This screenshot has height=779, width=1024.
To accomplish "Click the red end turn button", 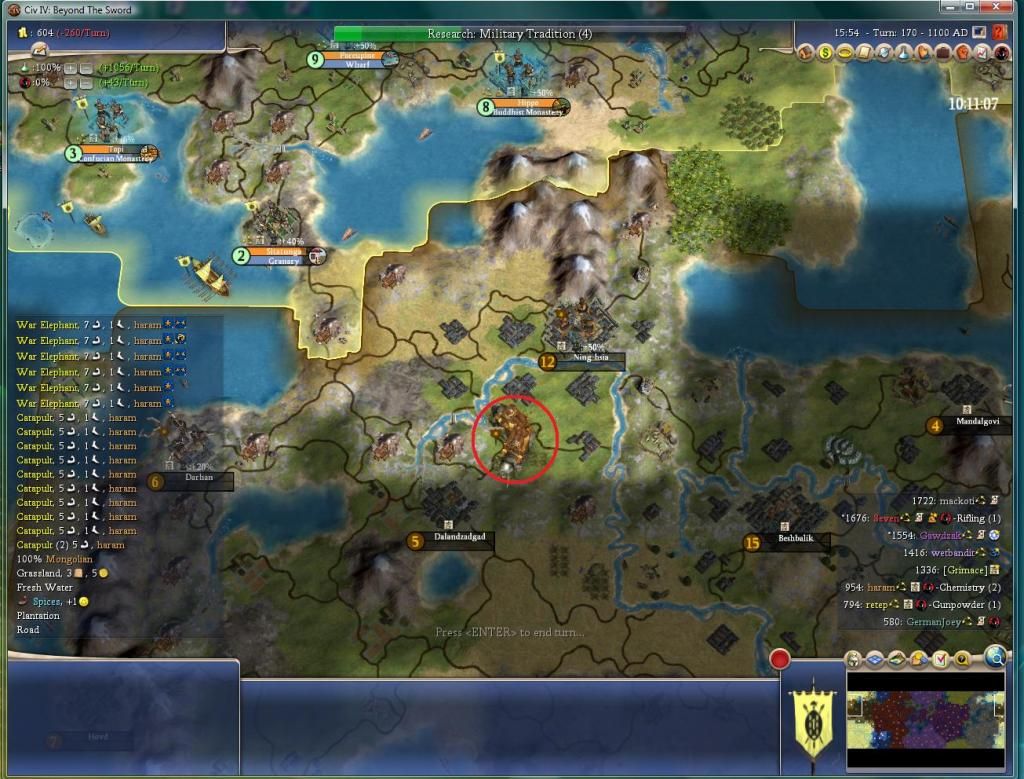I will coord(779,659).
